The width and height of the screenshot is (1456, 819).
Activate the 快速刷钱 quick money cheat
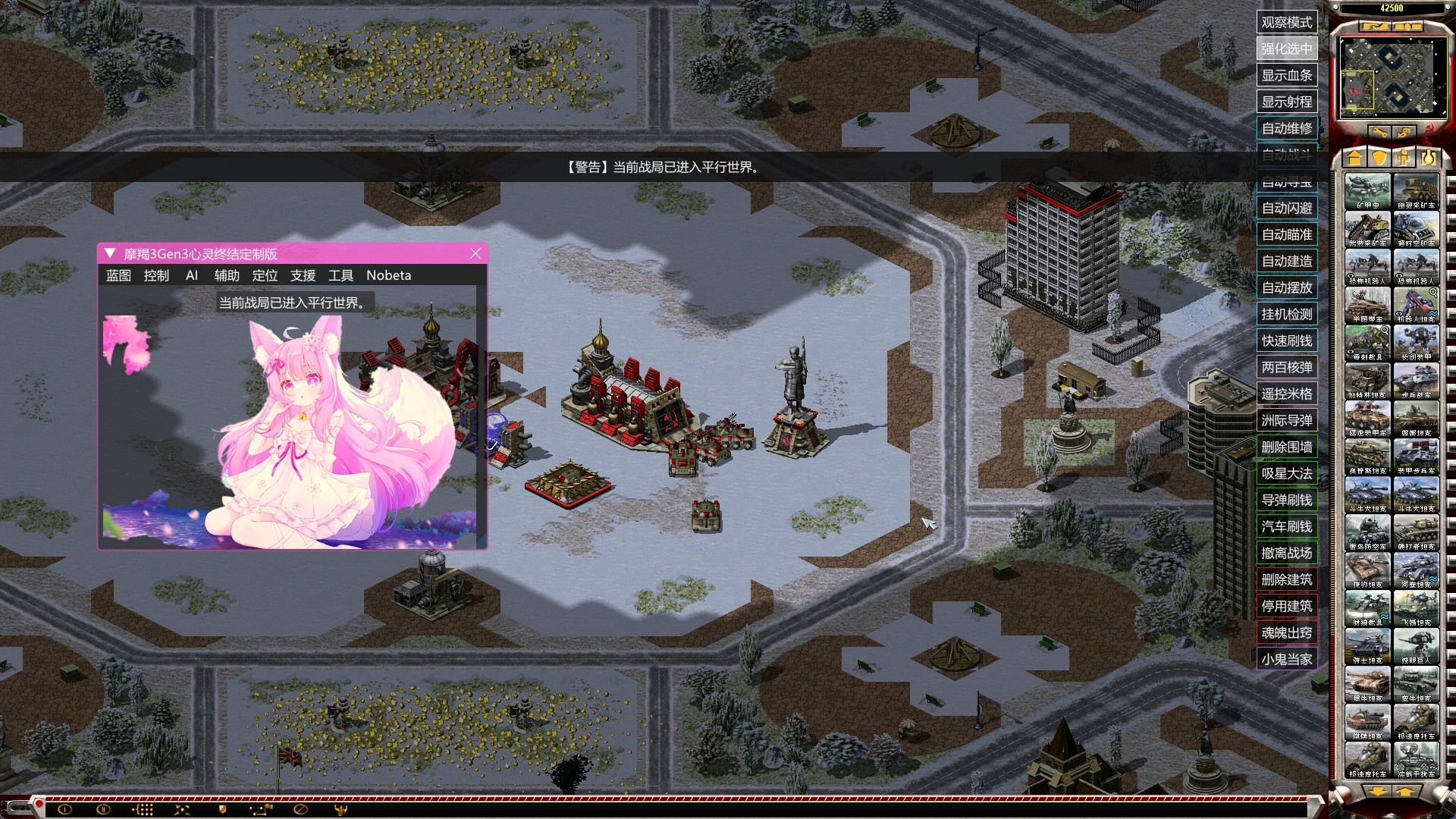1286,340
